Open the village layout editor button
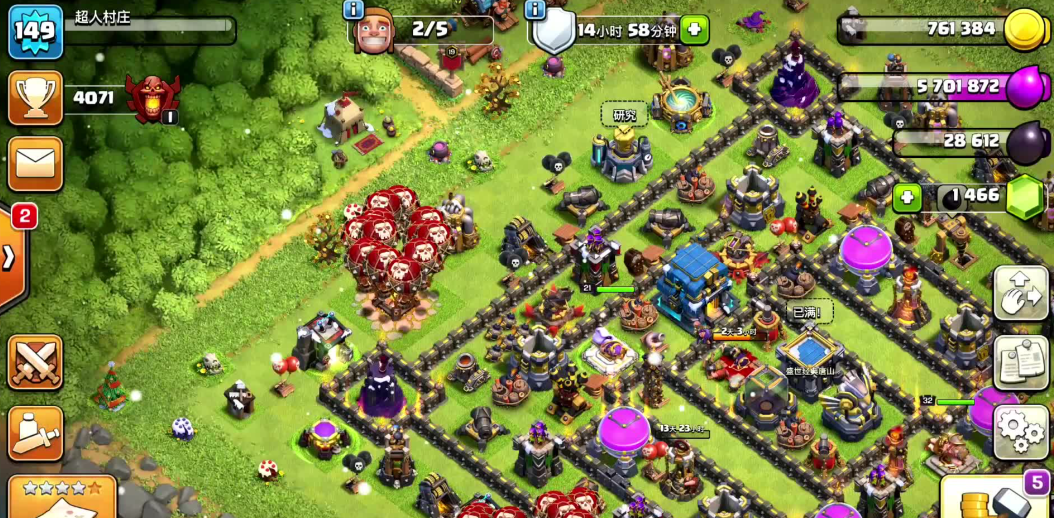The width and height of the screenshot is (1054, 518). click(x=1020, y=293)
